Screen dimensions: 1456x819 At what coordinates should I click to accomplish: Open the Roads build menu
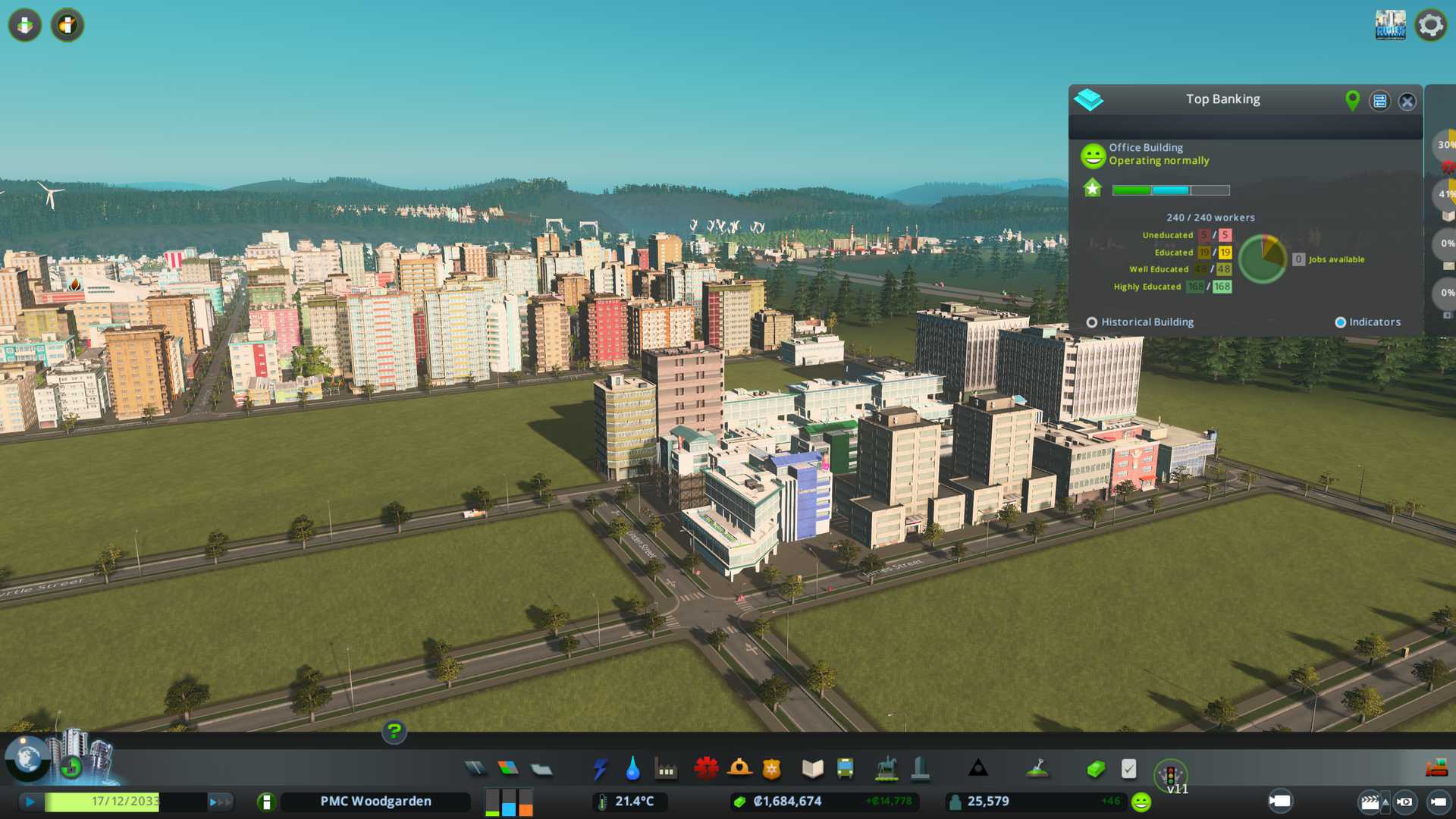coord(475,769)
